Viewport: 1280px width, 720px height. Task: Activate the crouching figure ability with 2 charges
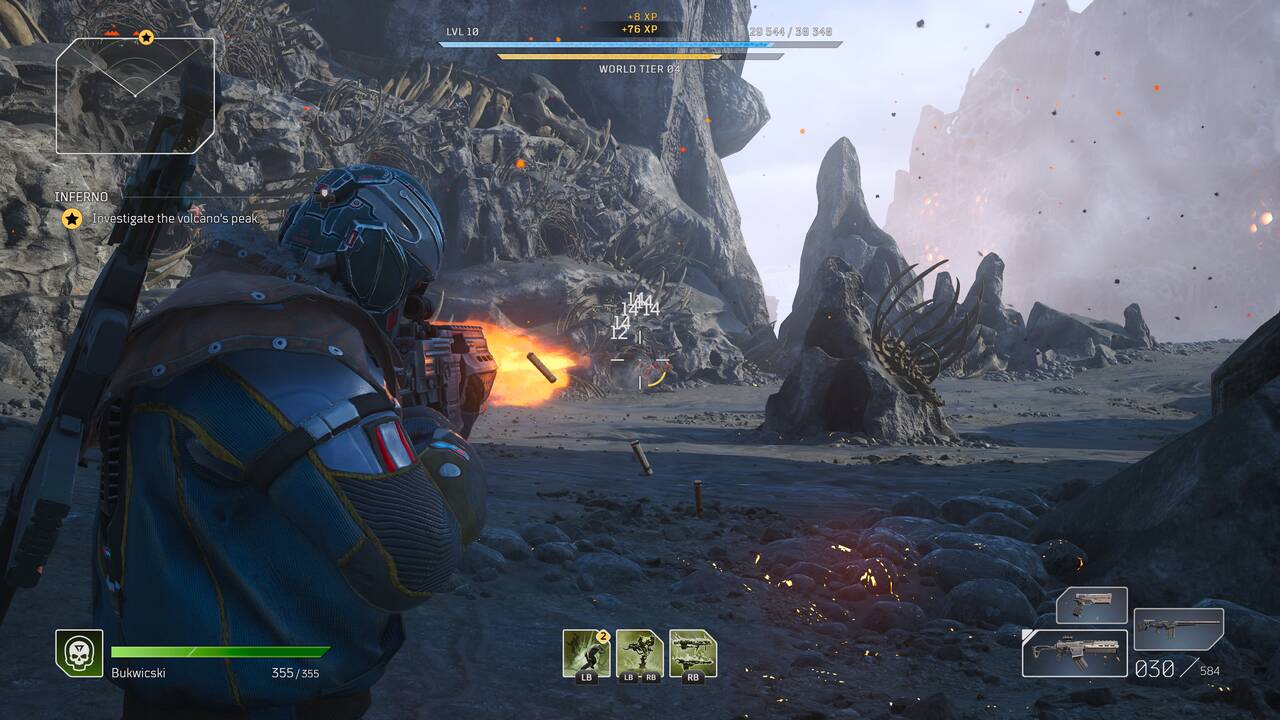586,652
